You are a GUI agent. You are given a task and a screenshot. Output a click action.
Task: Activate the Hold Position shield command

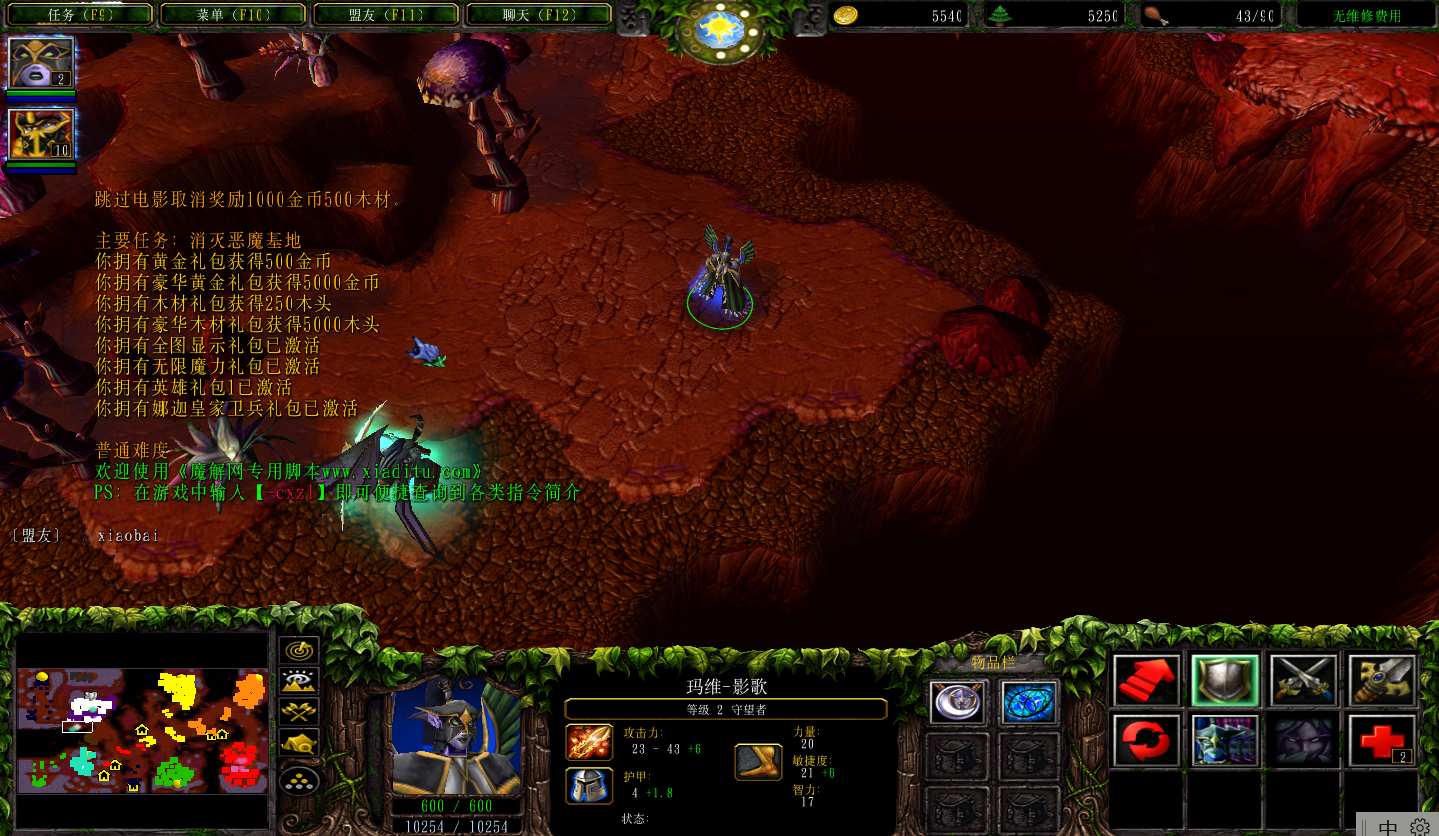[x=1224, y=680]
